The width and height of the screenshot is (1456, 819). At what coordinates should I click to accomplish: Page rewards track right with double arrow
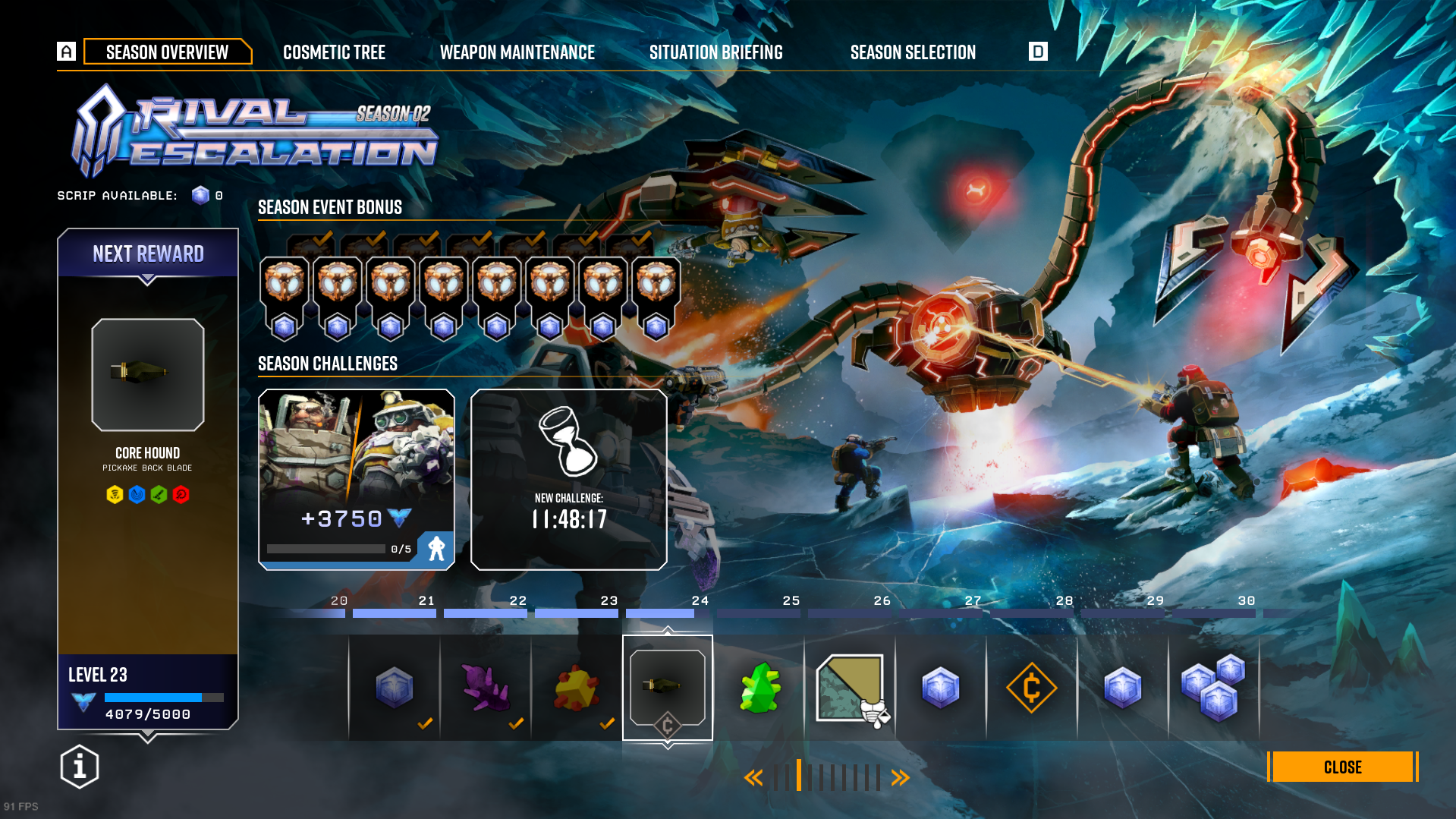[x=900, y=777]
